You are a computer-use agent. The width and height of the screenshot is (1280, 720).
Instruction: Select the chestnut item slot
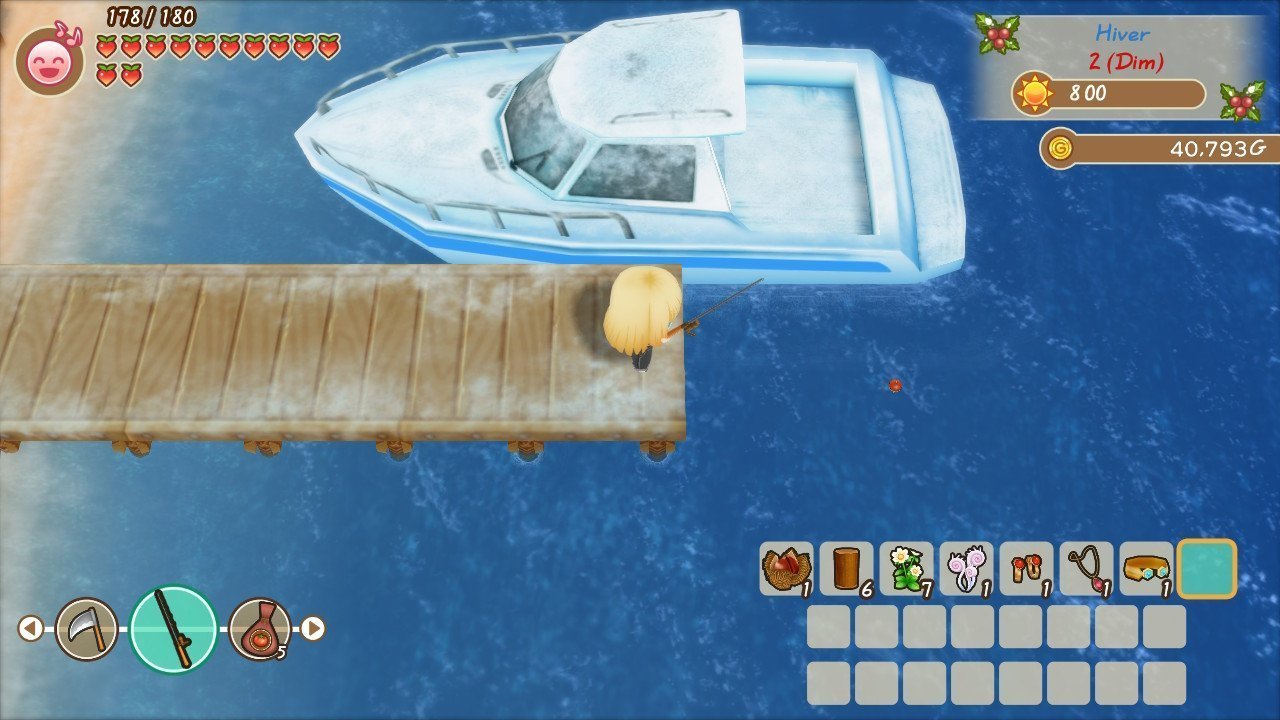tap(786, 569)
